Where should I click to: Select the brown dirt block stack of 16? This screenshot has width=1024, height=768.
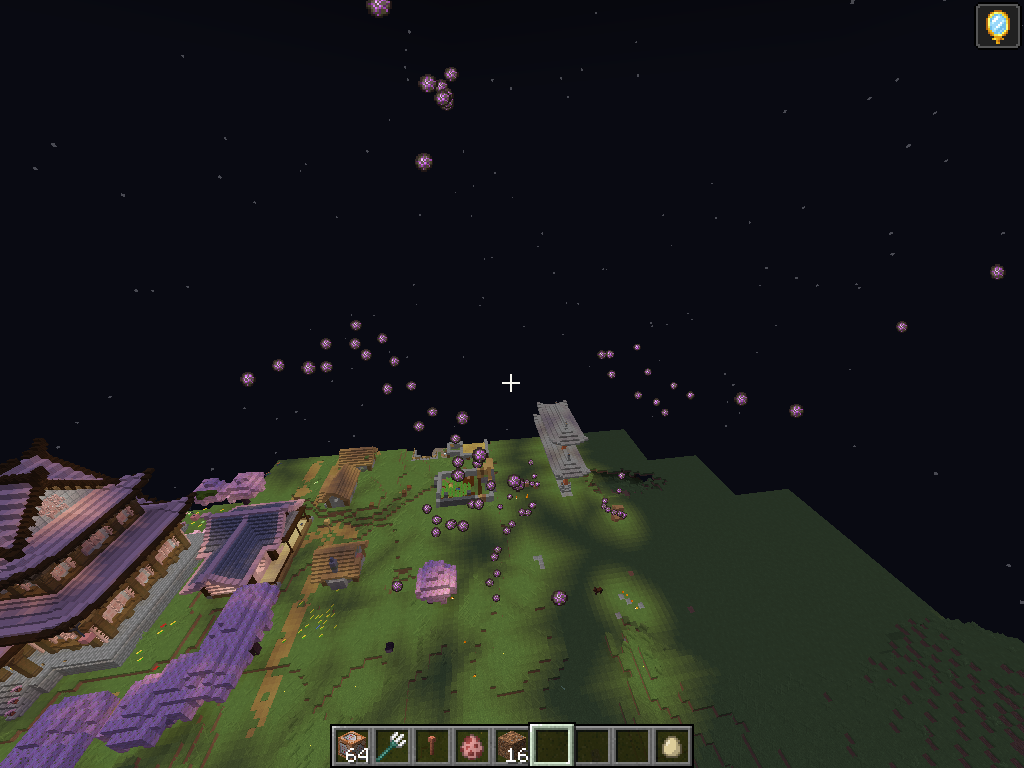[512, 746]
